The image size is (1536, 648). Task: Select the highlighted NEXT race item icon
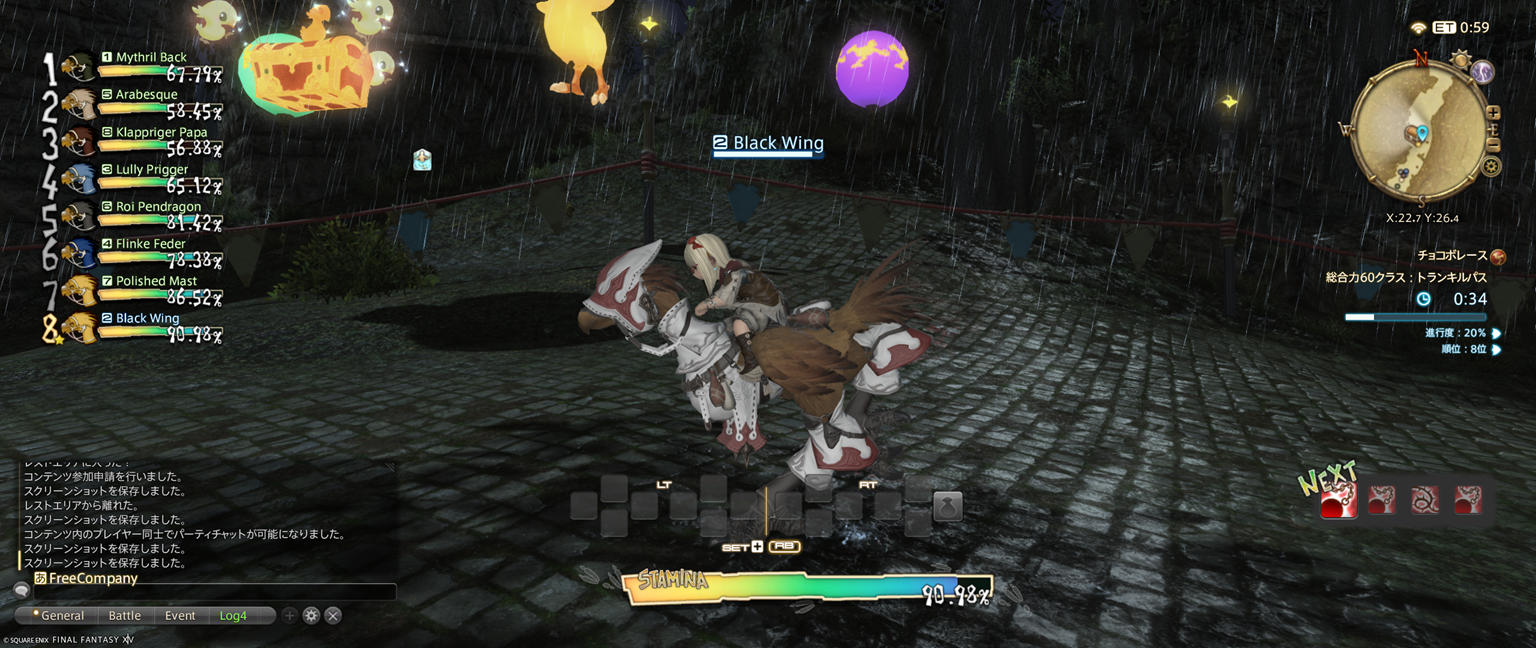tap(1338, 499)
